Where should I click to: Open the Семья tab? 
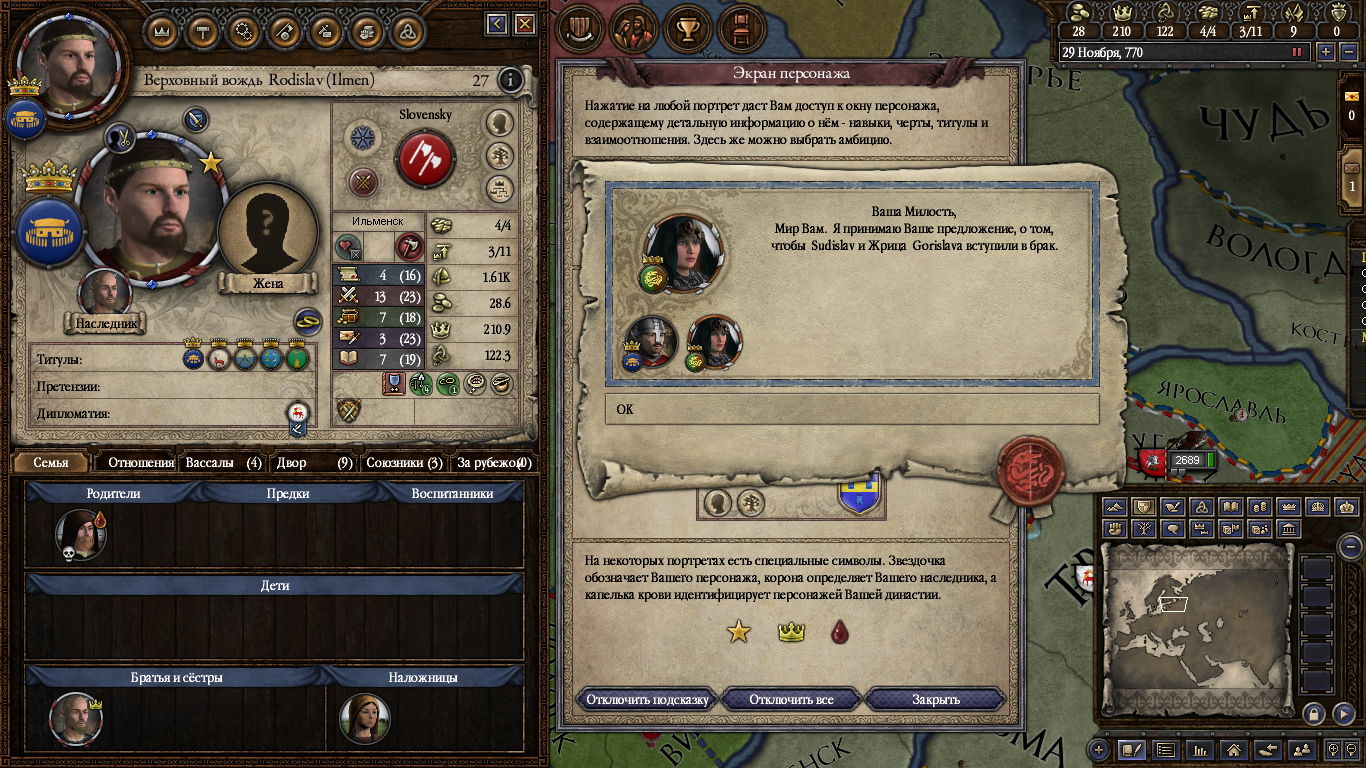[51, 463]
